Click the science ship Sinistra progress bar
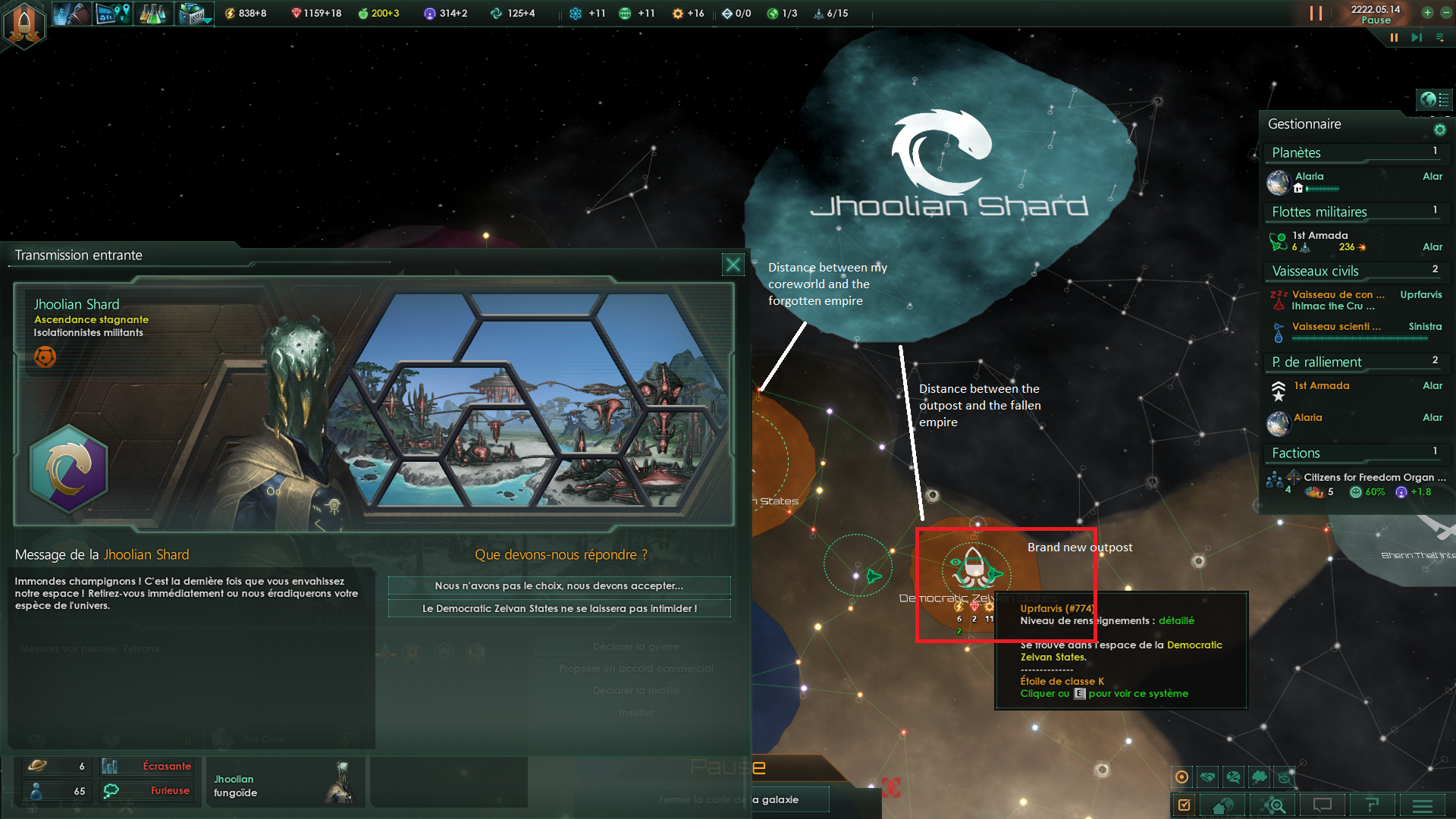 1357,340
